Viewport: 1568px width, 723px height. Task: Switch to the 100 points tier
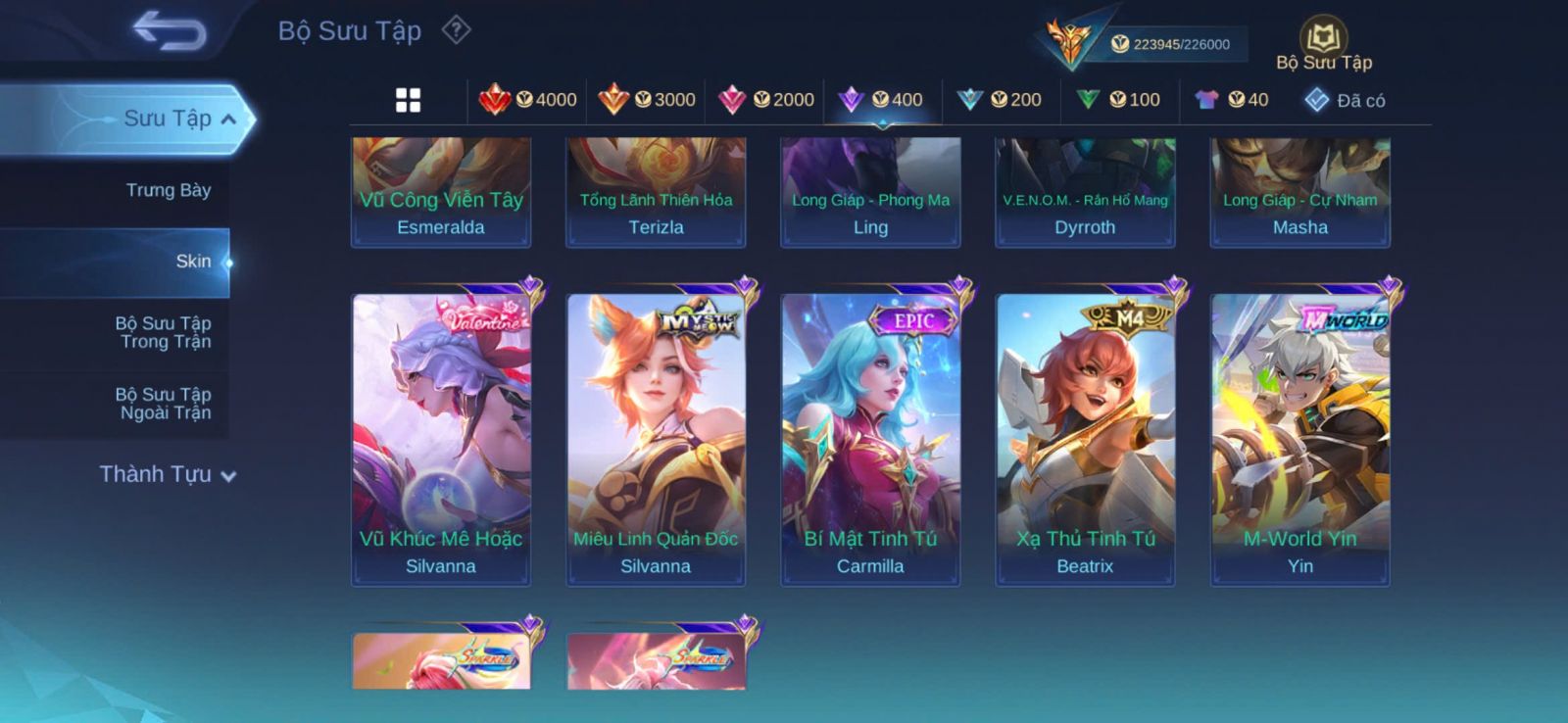coord(1118,100)
